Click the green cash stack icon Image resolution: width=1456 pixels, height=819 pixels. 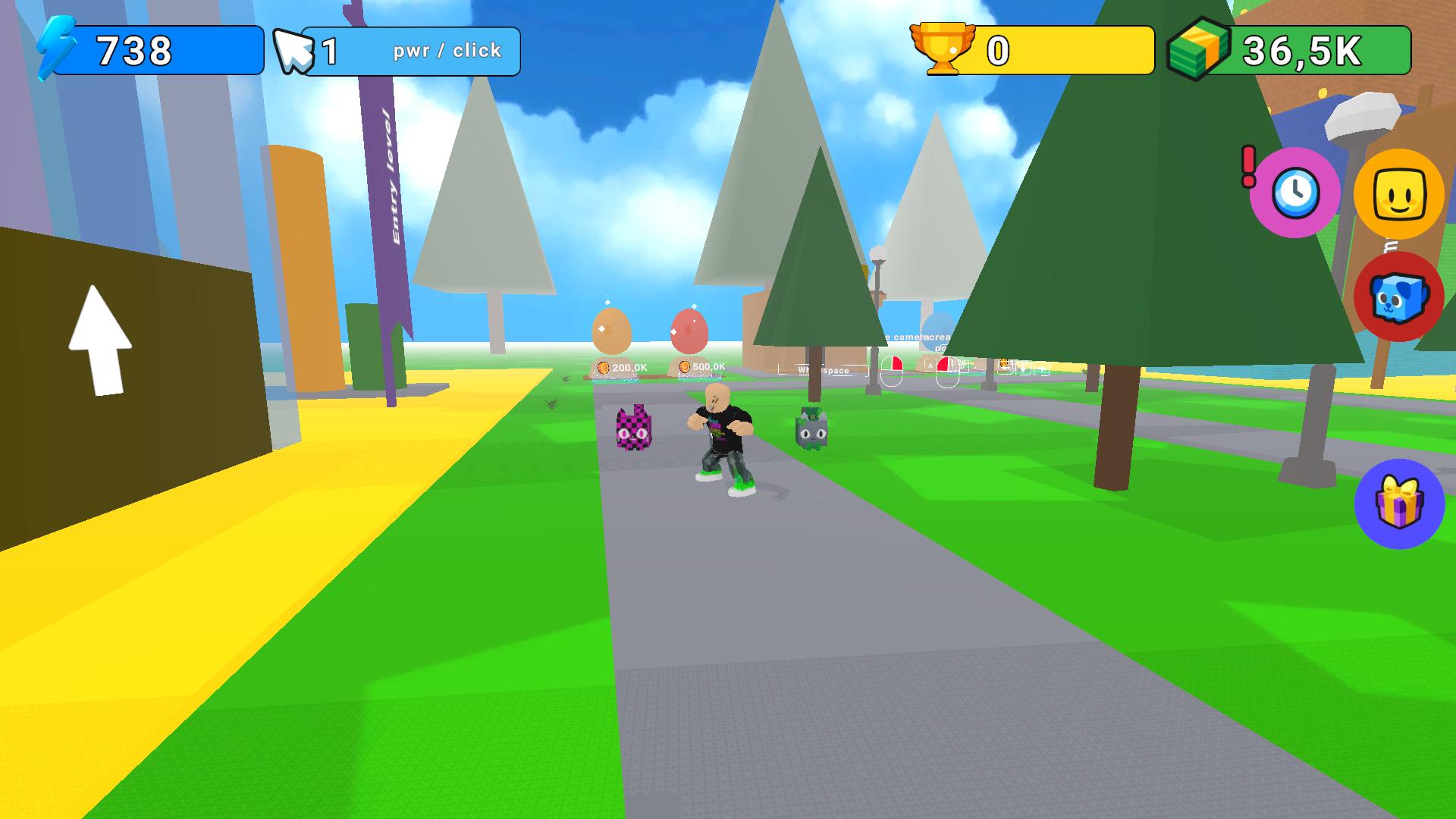point(1197,49)
